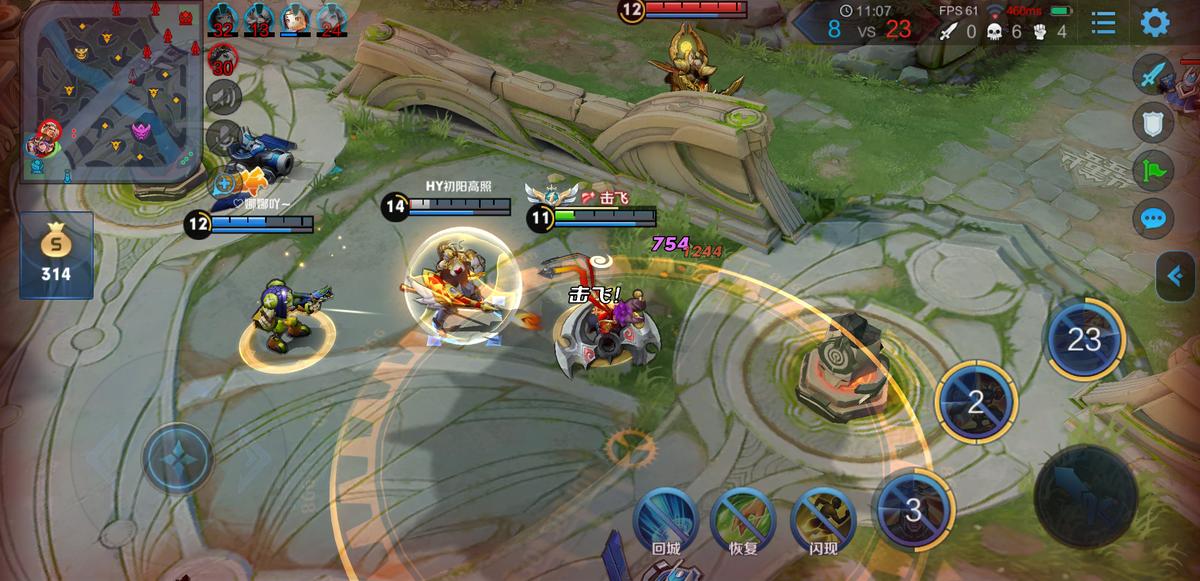The image size is (1200, 581).
Task: Tap the skill with 3 cooldown
Action: pyautogui.click(x=912, y=511)
